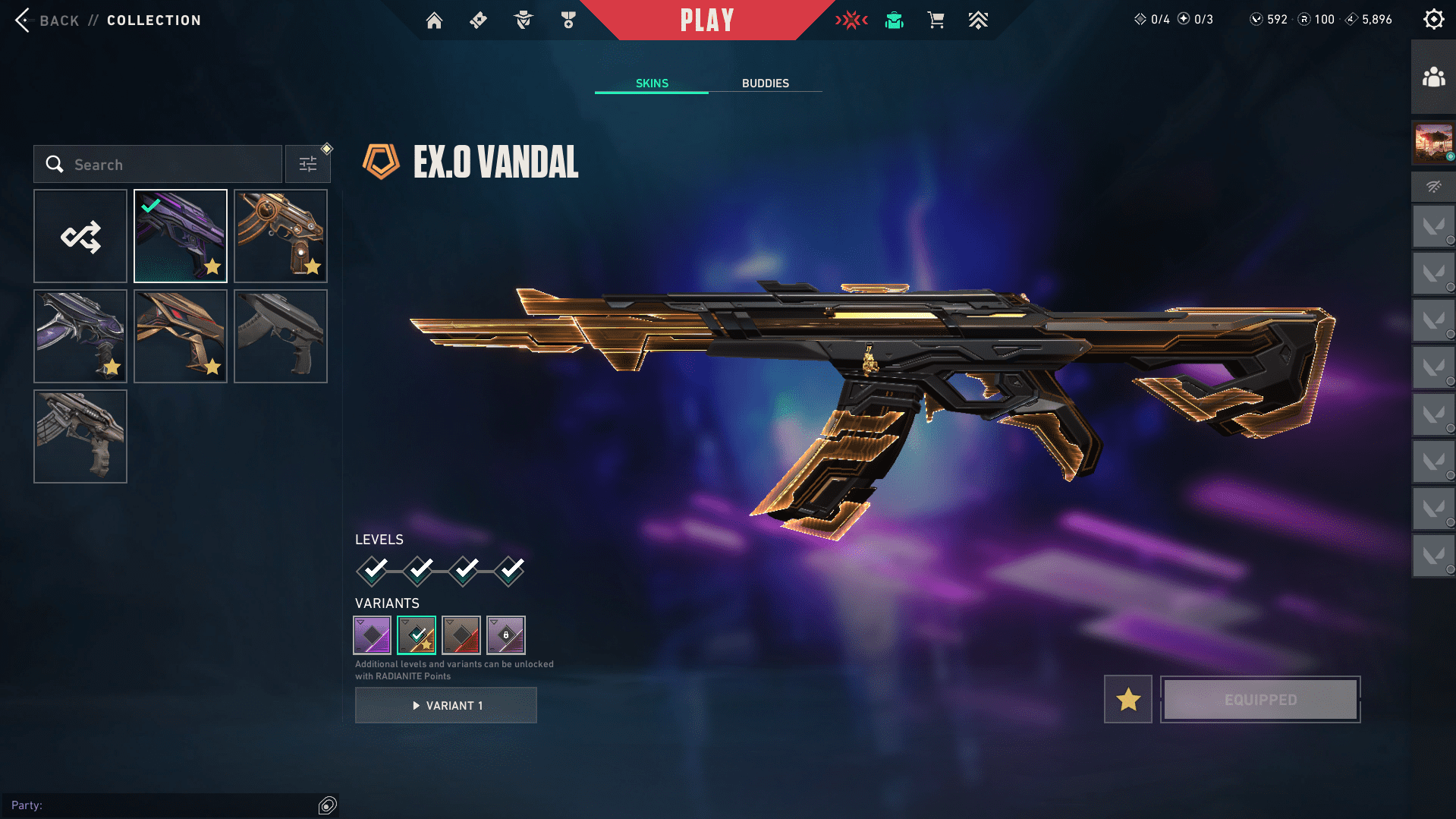The height and width of the screenshot is (819, 1456).
Task: Toggle the network latency icon in right sidebar
Action: pyautogui.click(x=1432, y=187)
